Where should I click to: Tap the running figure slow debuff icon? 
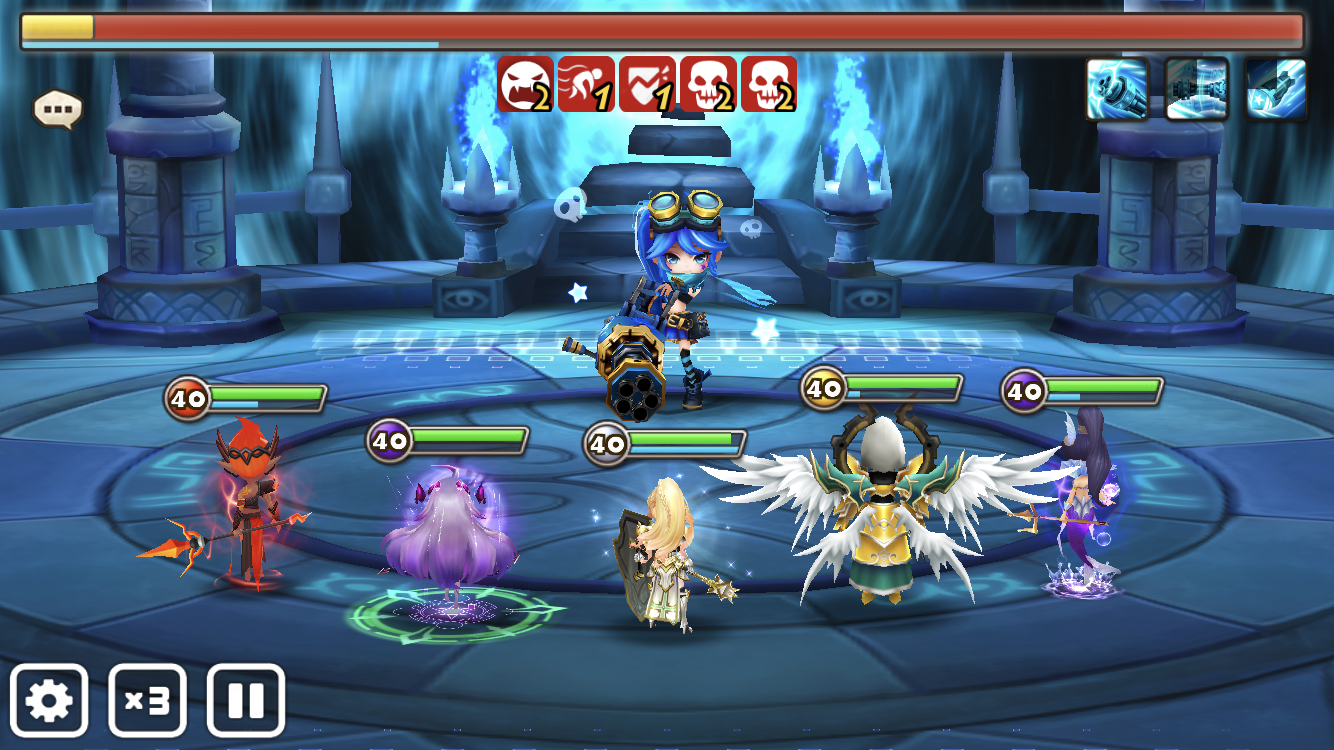point(586,84)
